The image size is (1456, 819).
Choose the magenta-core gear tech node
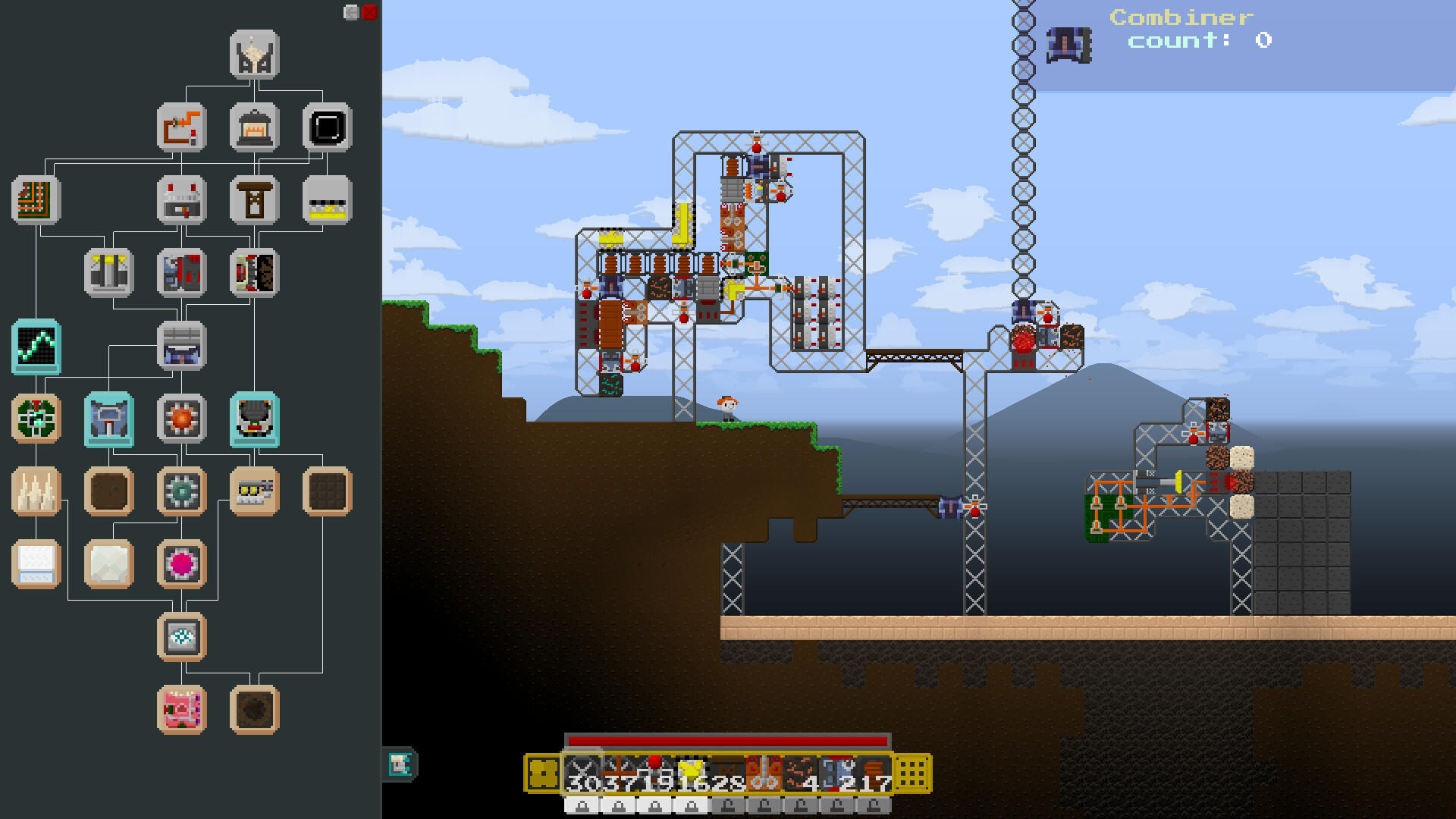pyautogui.click(x=181, y=563)
